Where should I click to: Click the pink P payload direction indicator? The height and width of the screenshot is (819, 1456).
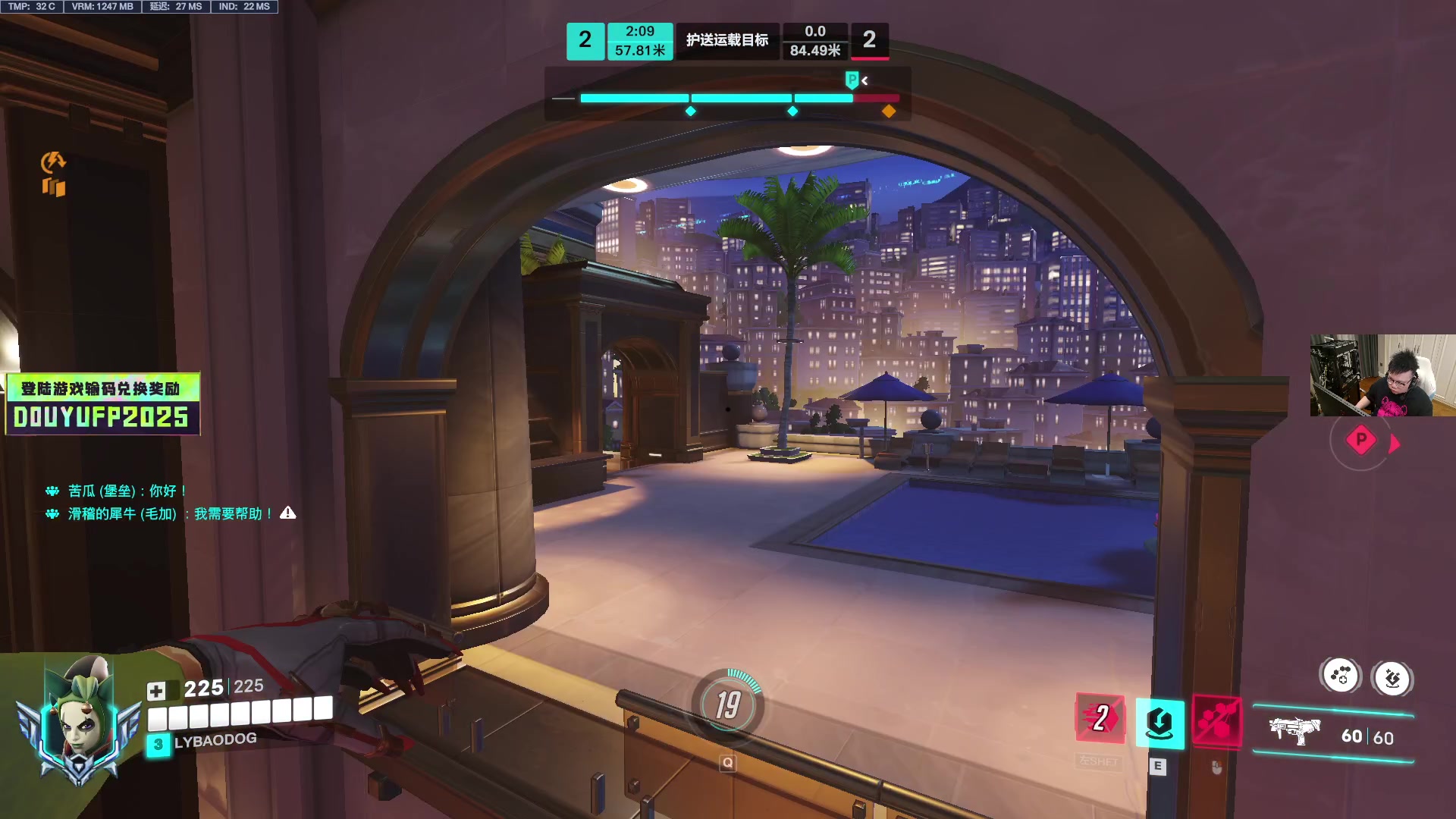pyautogui.click(x=1361, y=440)
